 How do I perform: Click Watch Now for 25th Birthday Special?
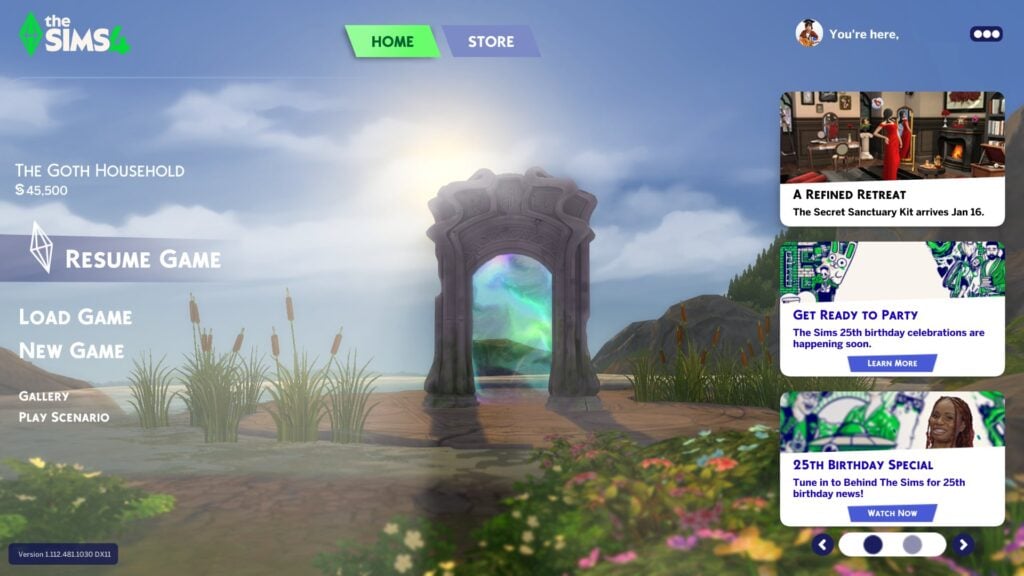(892, 513)
